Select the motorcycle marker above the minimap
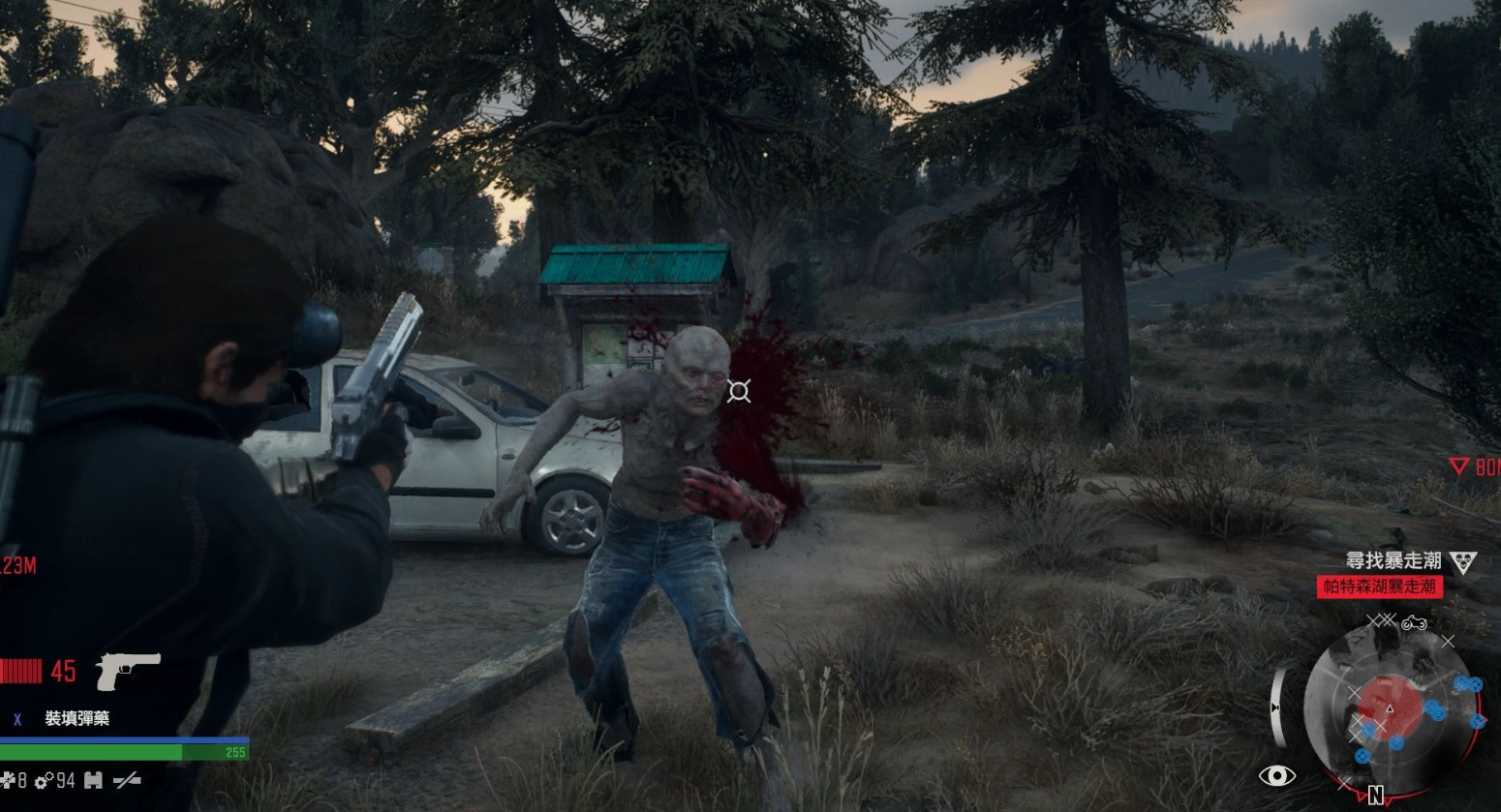Viewport: 1501px width, 812px height. [1413, 622]
